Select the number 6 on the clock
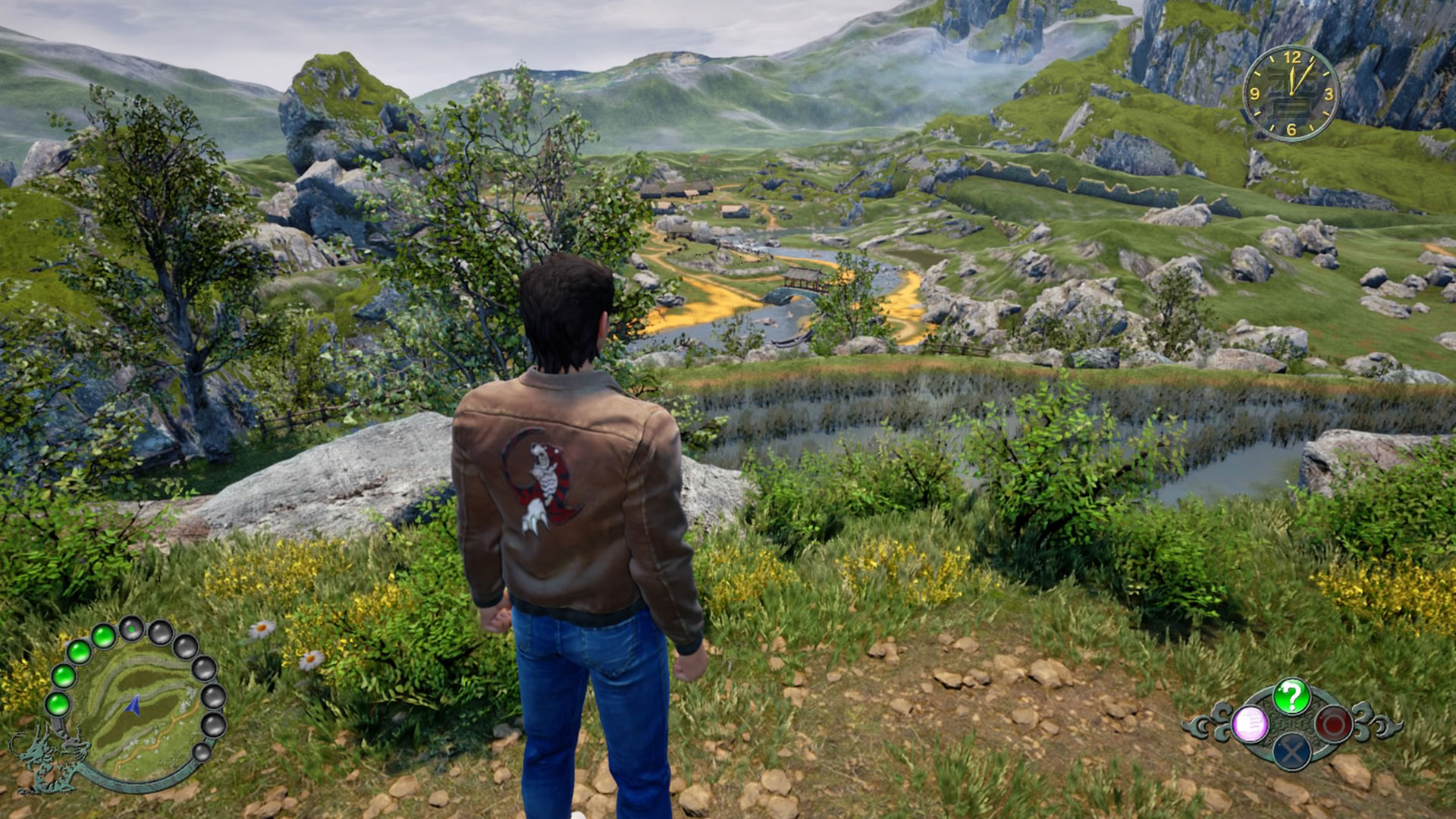This screenshot has width=1456, height=819. (x=1291, y=128)
